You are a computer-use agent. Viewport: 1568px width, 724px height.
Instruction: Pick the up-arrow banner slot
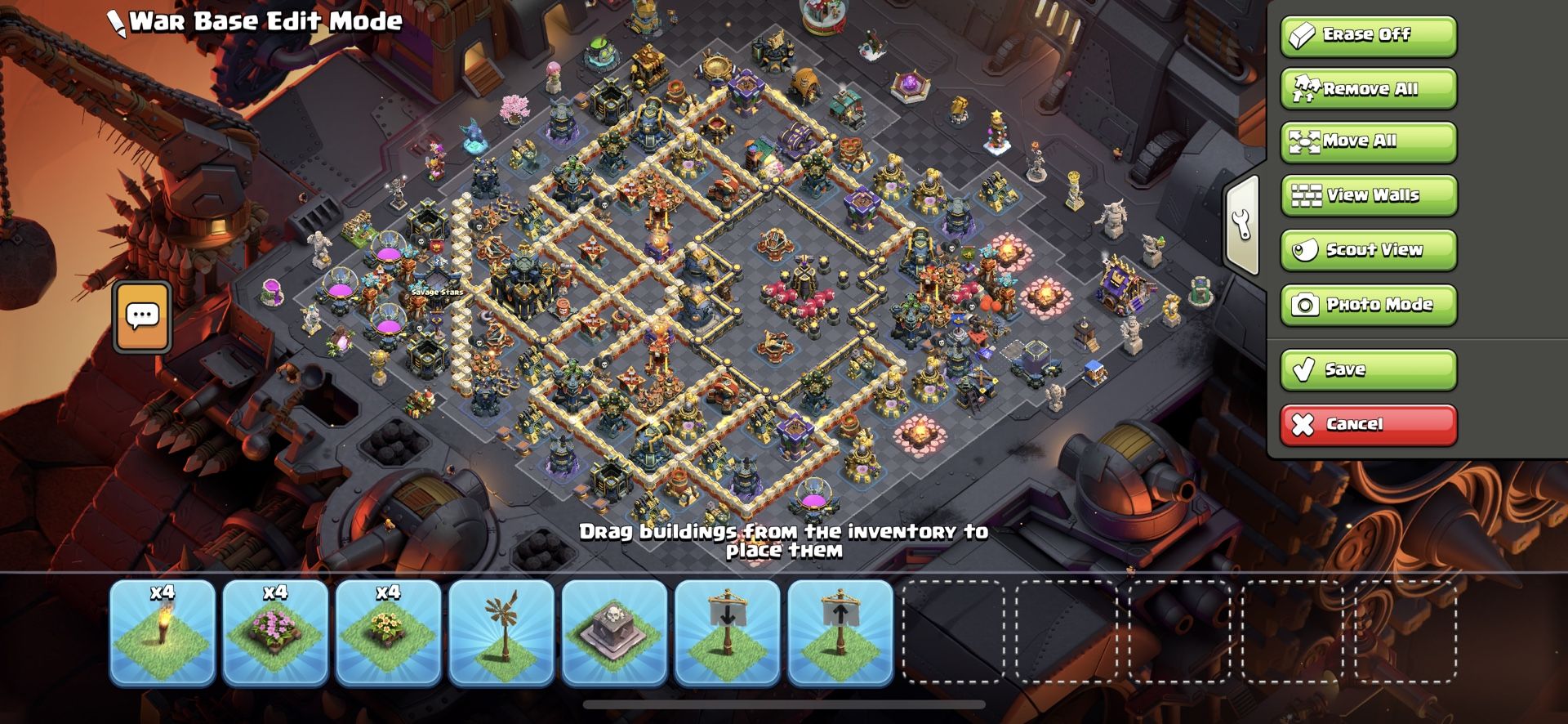click(840, 632)
